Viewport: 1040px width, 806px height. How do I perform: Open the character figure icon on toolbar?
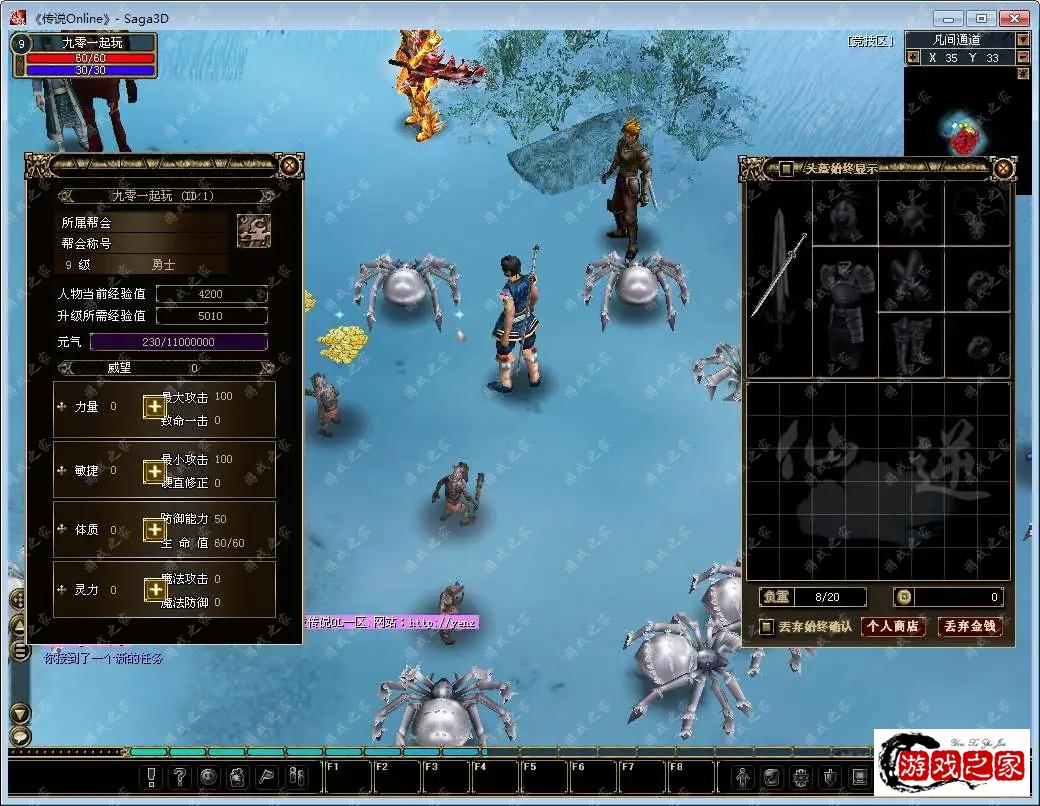point(742,776)
